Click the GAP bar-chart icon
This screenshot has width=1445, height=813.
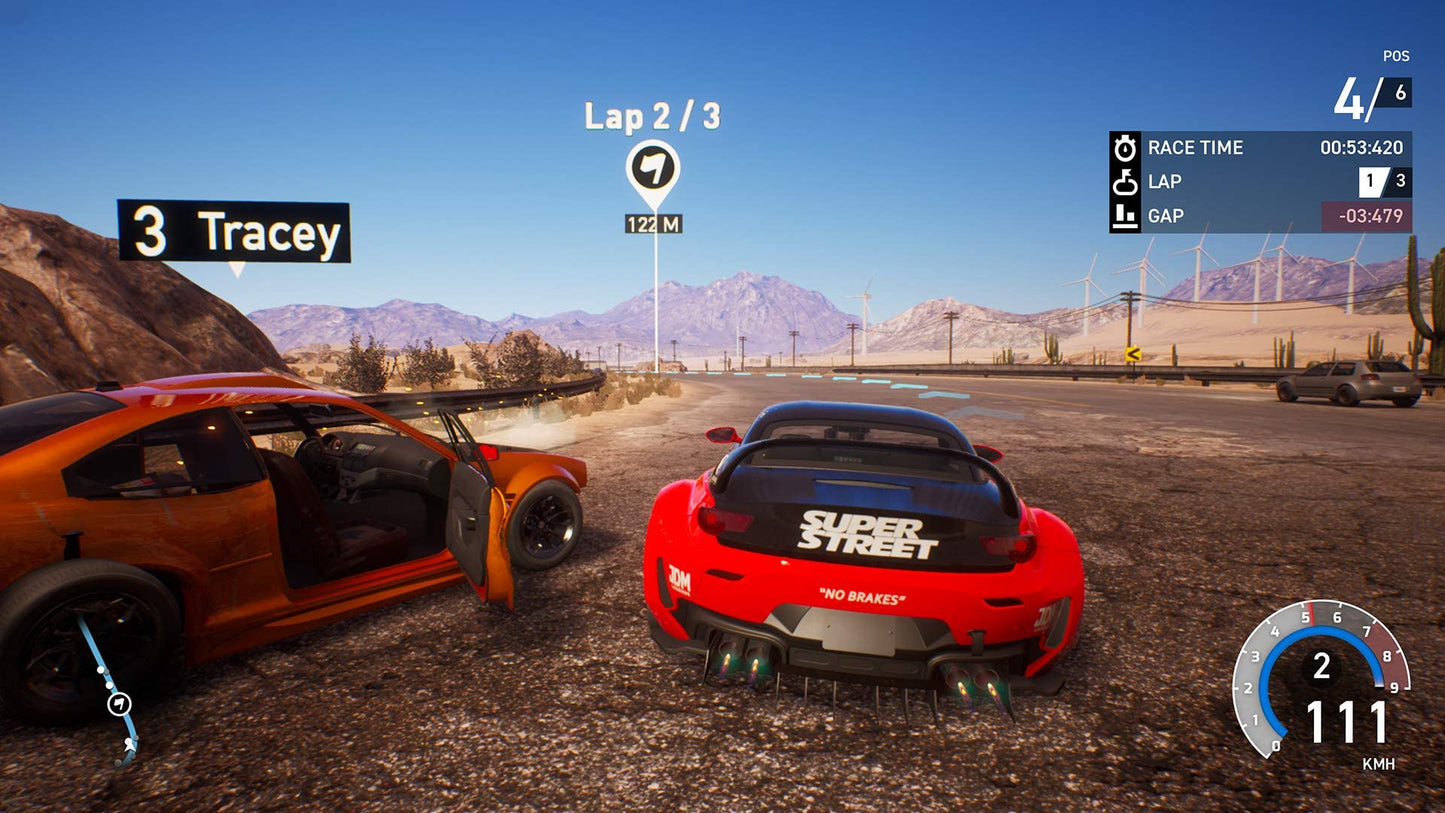1128,216
